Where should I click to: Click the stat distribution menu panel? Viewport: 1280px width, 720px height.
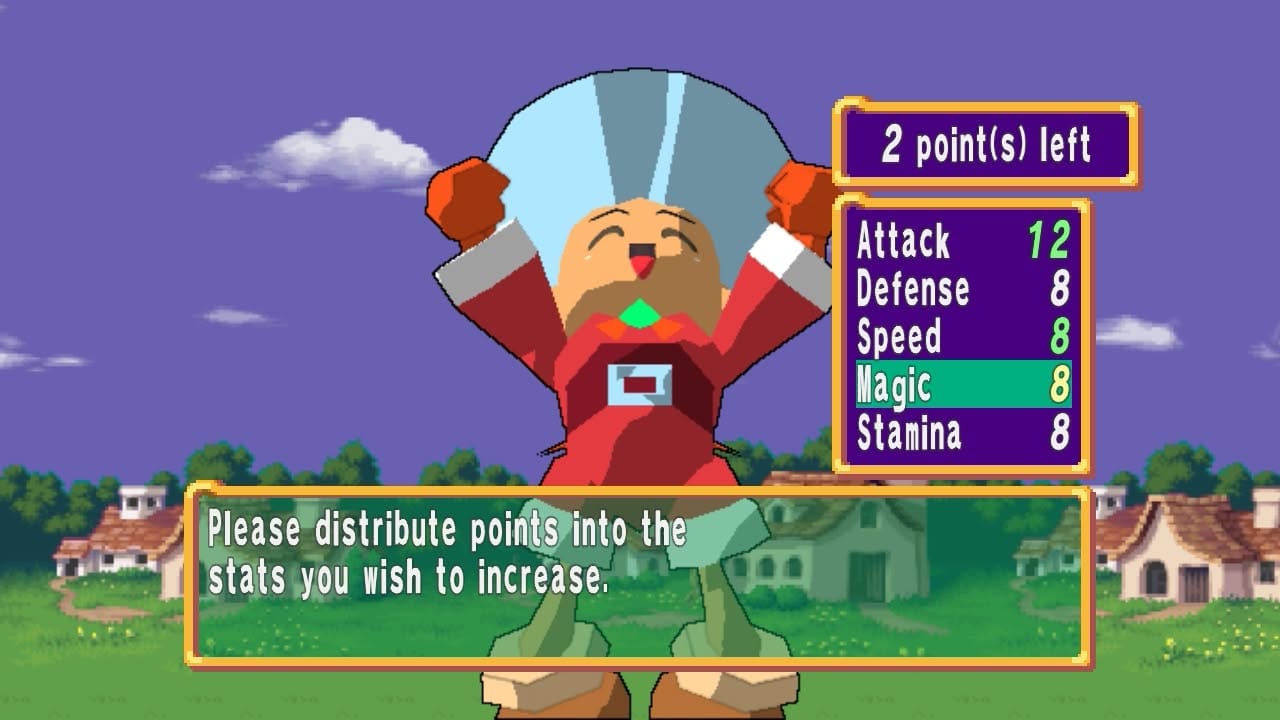click(965, 335)
